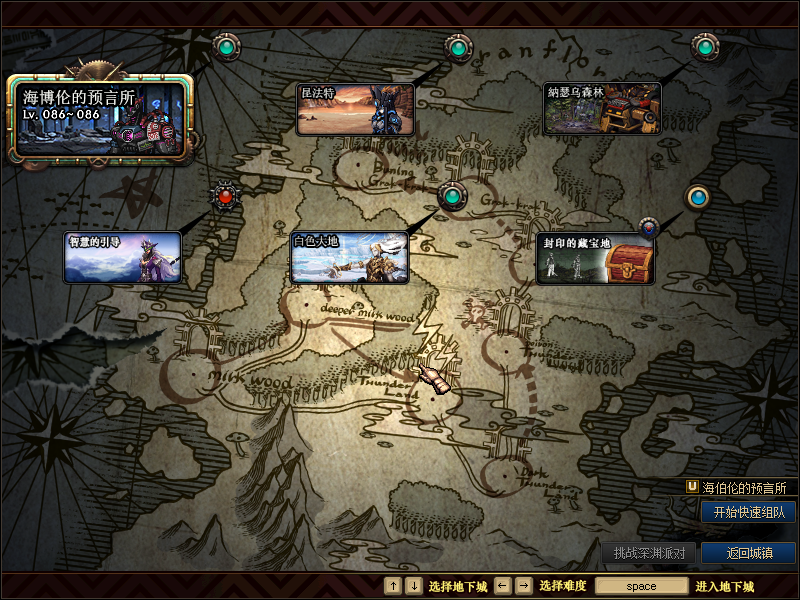Viewport: 800px width, 600px height.
Task: Select the 納瑟乌森林 dungeon thumbnail
Action: 603,109
